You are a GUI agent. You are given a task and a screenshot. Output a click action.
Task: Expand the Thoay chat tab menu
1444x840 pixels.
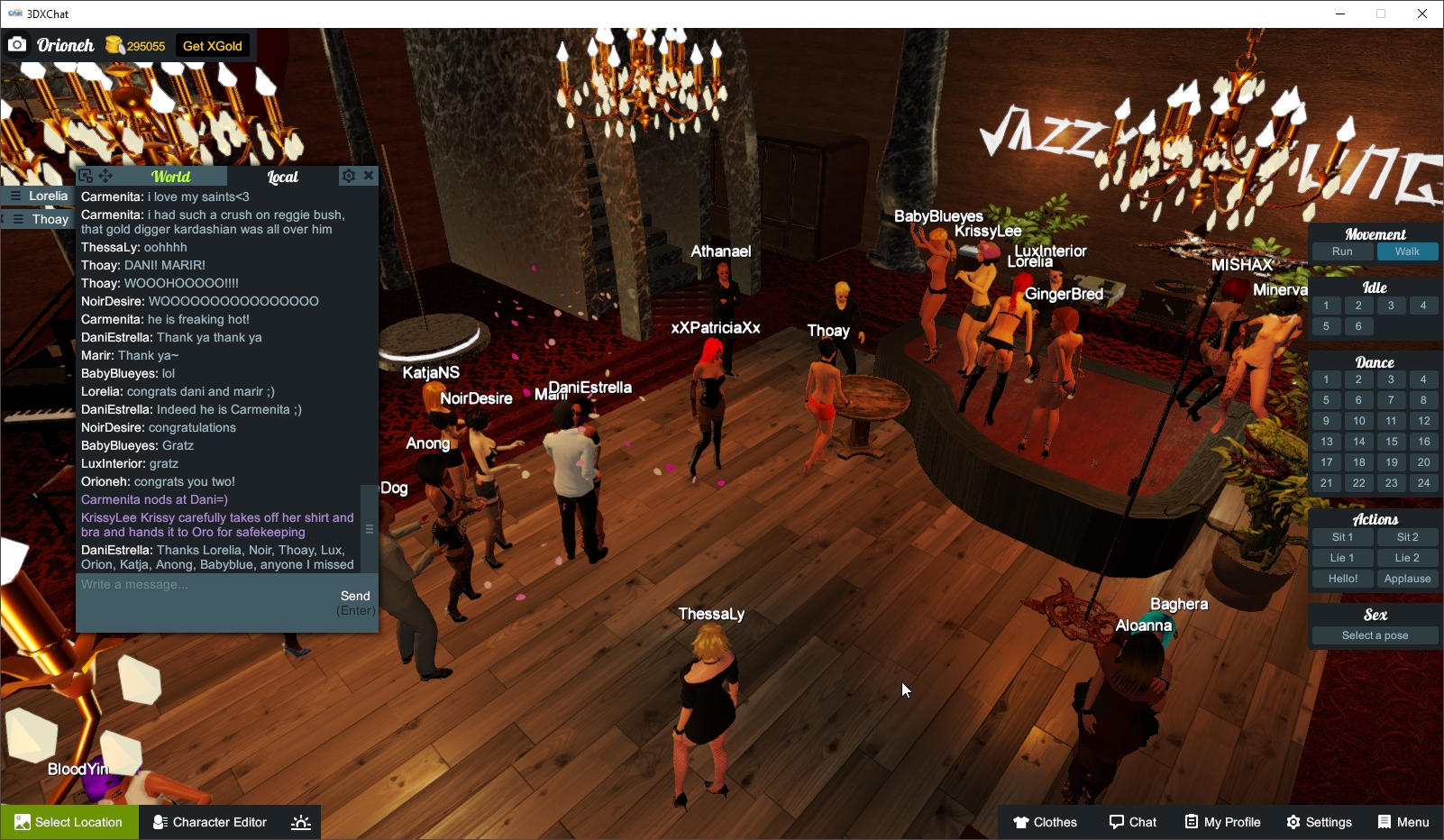16,219
